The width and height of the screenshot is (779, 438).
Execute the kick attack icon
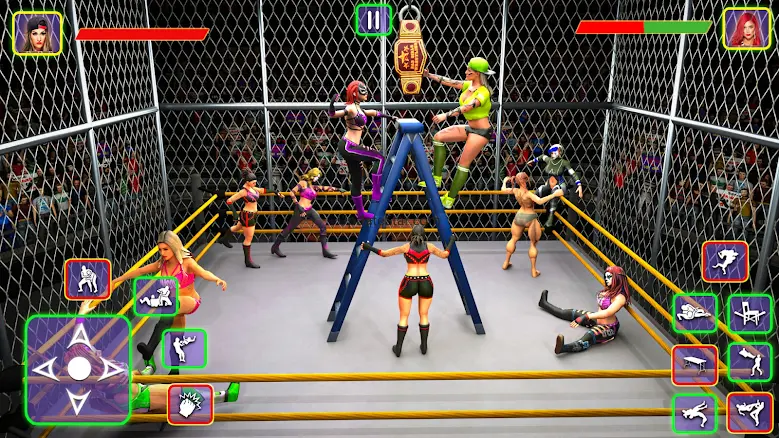coord(749,413)
